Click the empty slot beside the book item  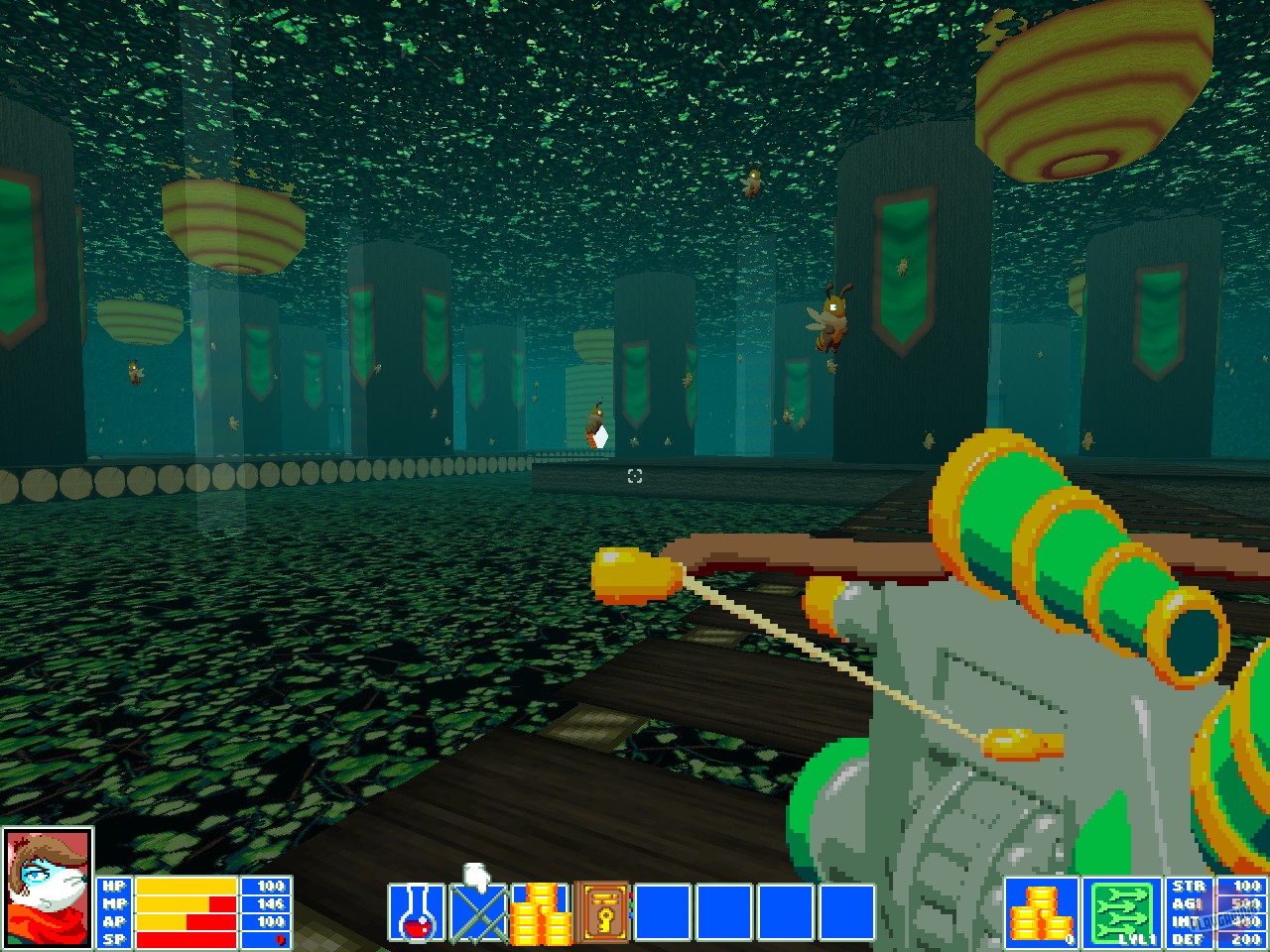pos(662,910)
